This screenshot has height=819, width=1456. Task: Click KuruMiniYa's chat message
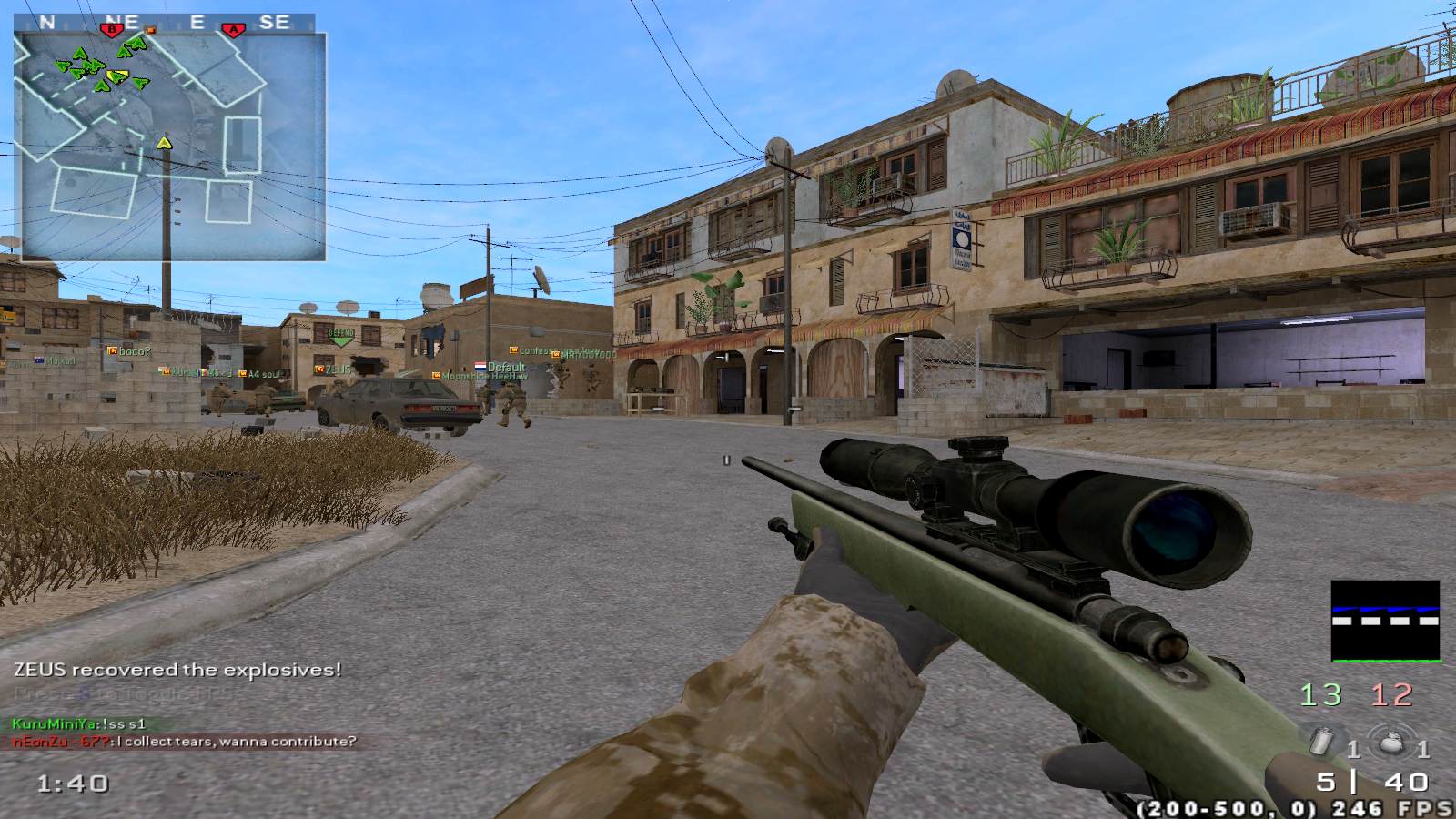coord(79,724)
